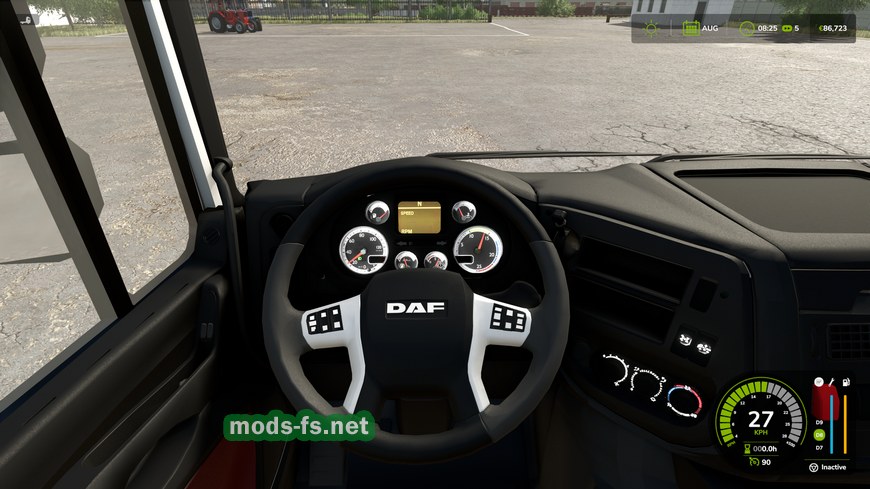Open the mods-fs.net watermark link
The image size is (870, 489).
[299, 427]
